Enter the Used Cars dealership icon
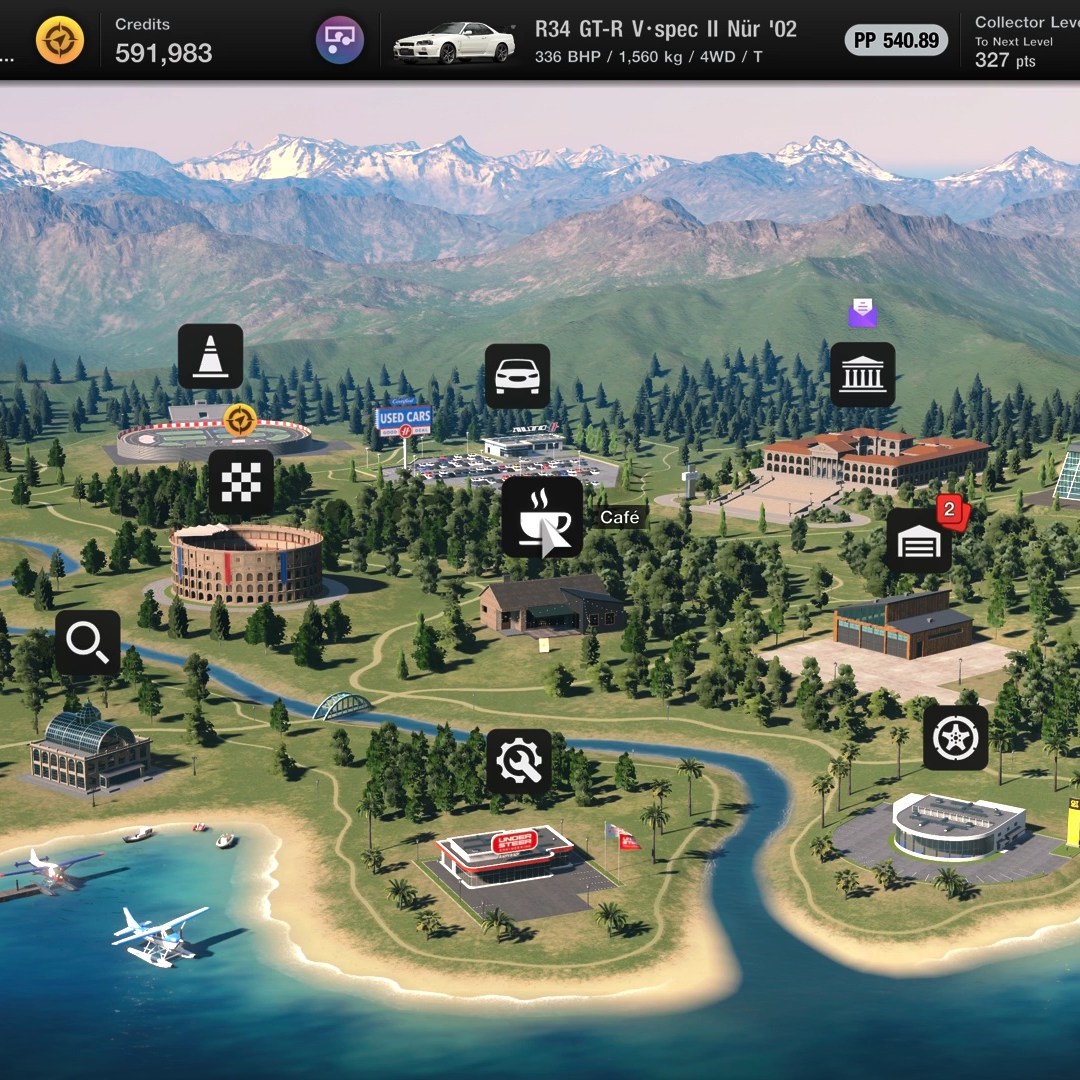This screenshot has width=1080, height=1080. pyautogui.click(x=517, y=376)
